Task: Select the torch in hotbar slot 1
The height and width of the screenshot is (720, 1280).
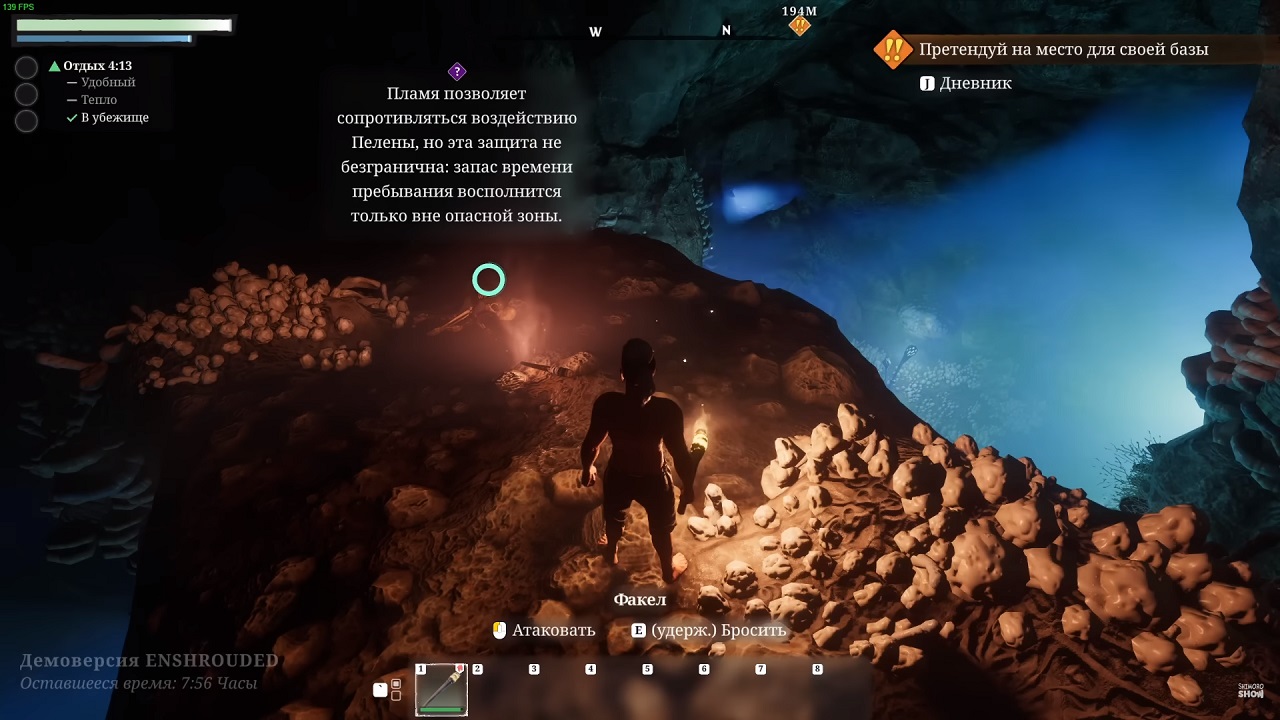Action: [x=441, y=690]
